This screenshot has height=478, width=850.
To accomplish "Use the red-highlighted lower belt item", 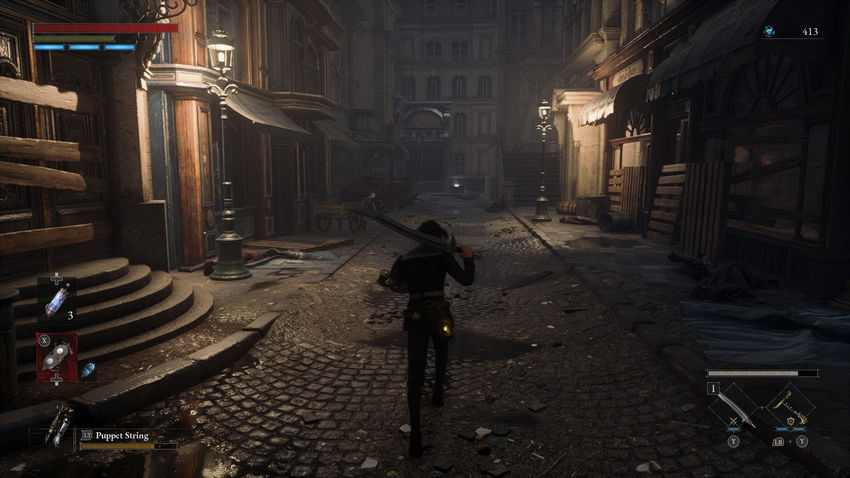I will point(57,357).
